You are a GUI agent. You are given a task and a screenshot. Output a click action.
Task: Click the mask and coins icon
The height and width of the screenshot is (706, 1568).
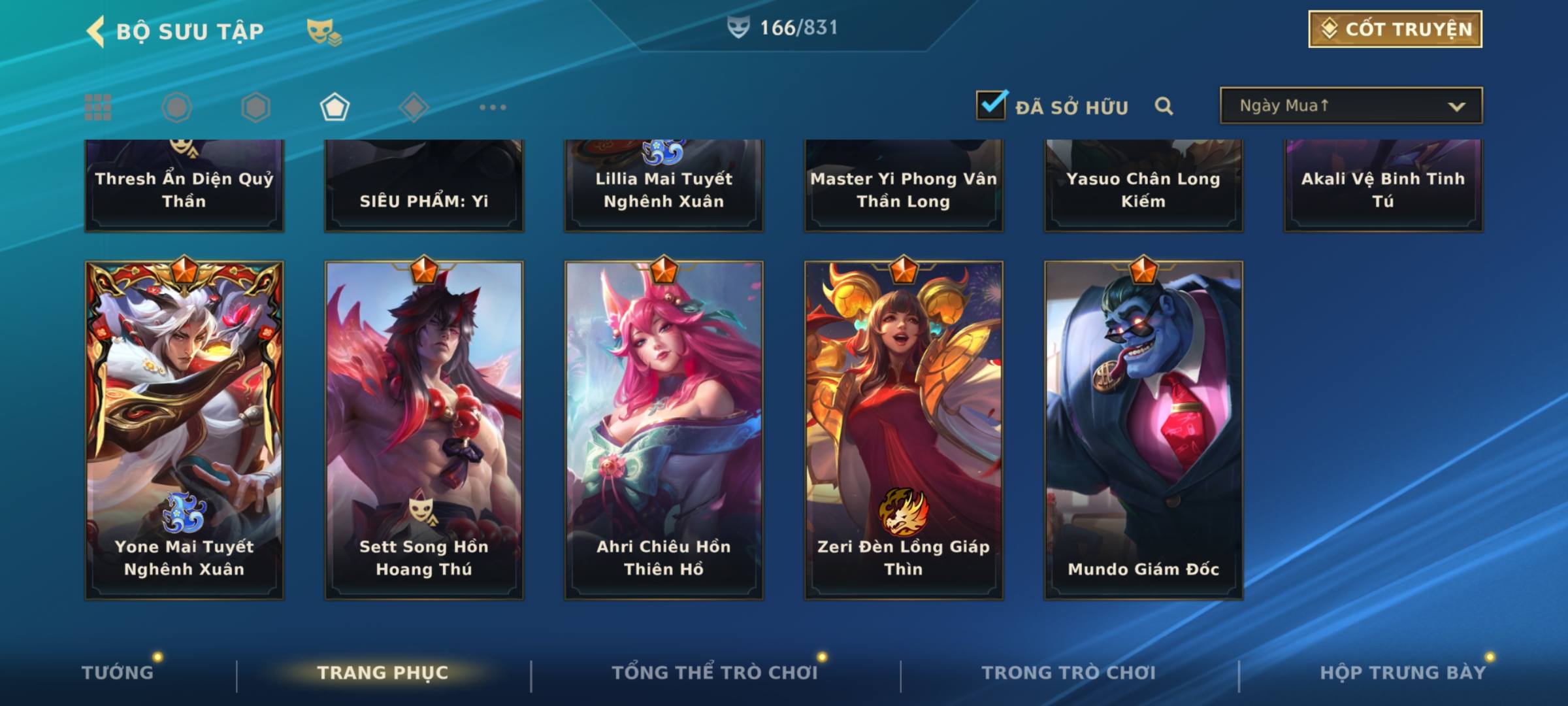pos(323,31)
